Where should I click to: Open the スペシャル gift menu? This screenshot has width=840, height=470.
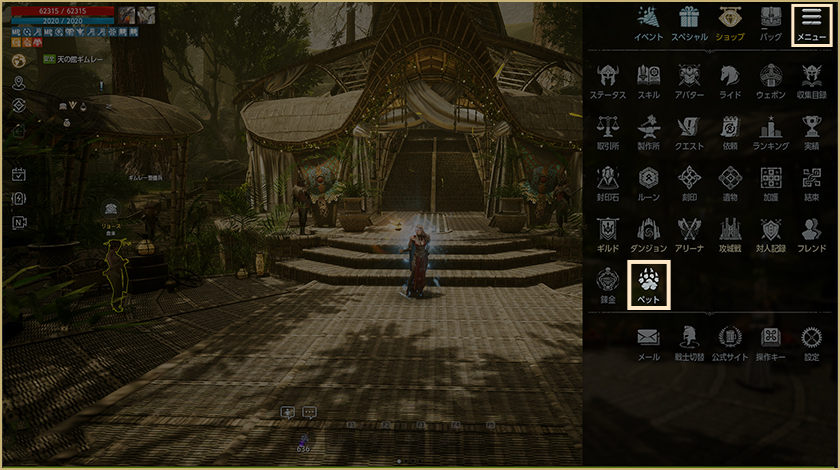tap(689, 22)
